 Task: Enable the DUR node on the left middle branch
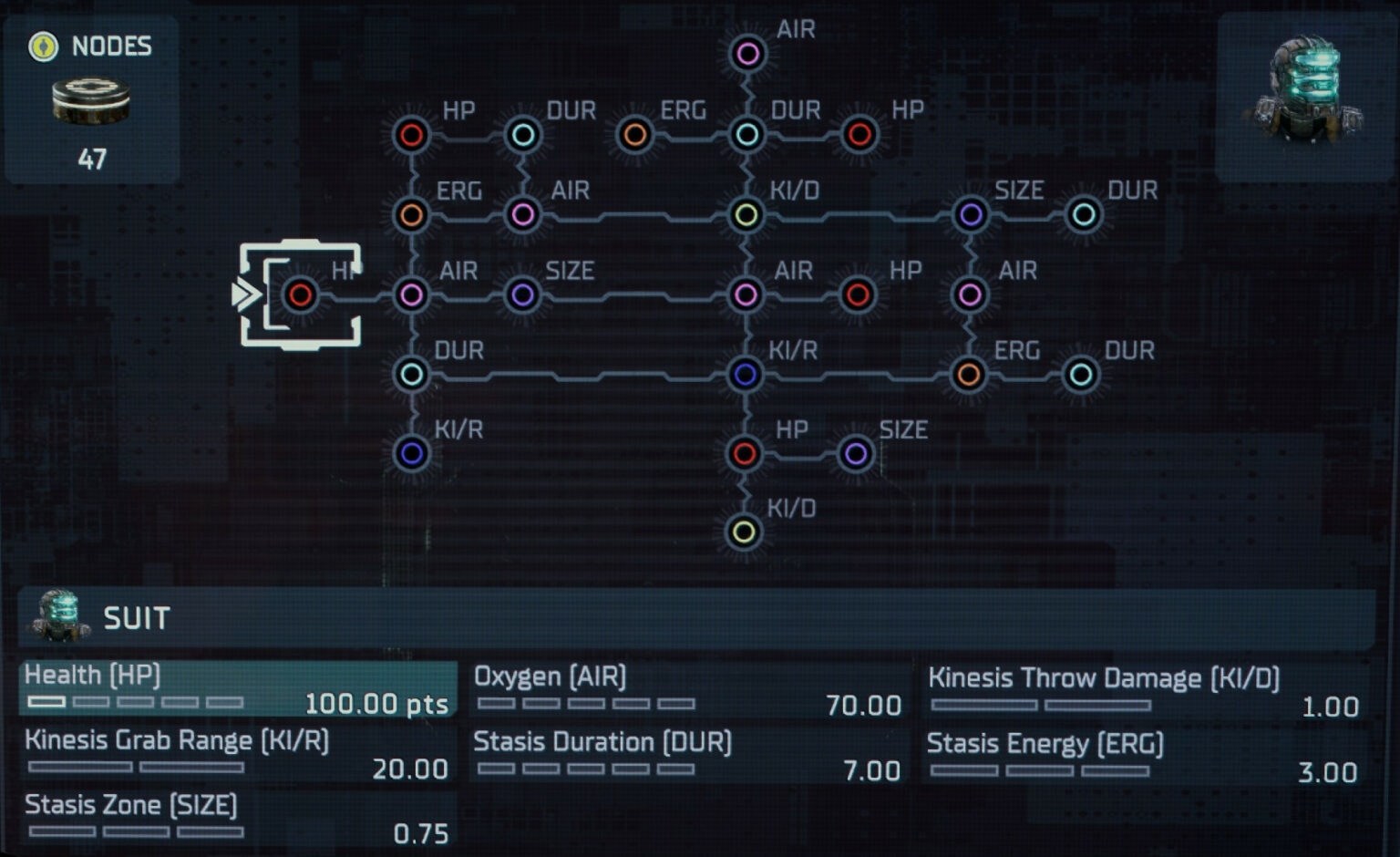[x=411, y=373]
